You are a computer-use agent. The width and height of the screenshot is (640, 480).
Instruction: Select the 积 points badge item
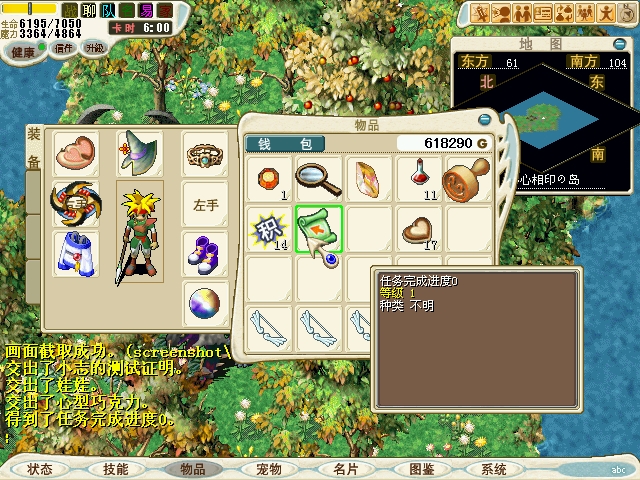(x=269, y=228)
